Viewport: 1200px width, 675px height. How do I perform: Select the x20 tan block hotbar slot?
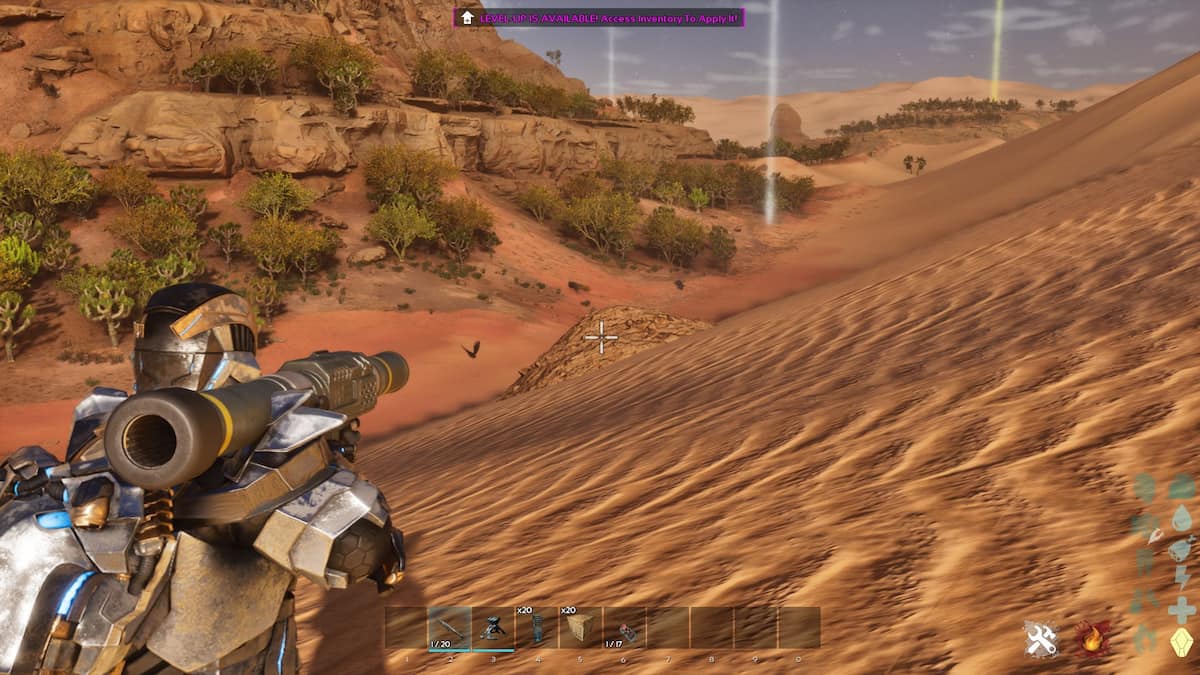[580, 628]
